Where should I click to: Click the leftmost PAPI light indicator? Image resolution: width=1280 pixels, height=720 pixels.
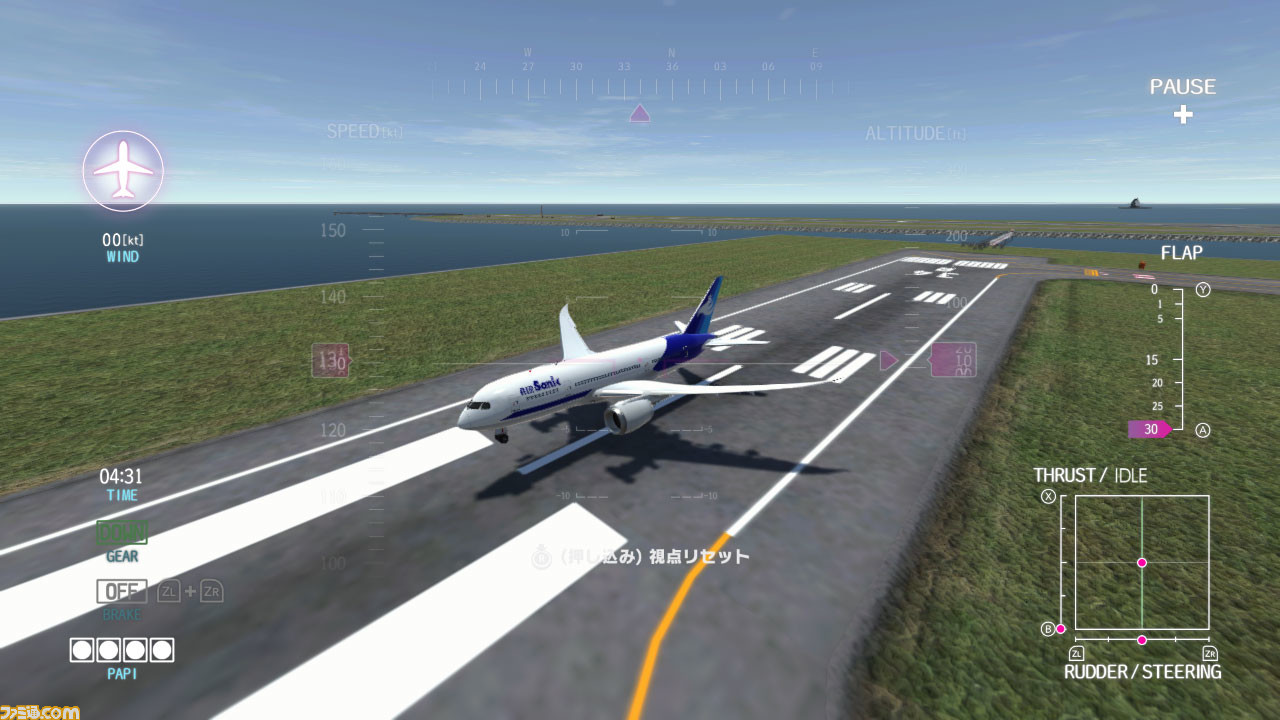pos(81,651)
